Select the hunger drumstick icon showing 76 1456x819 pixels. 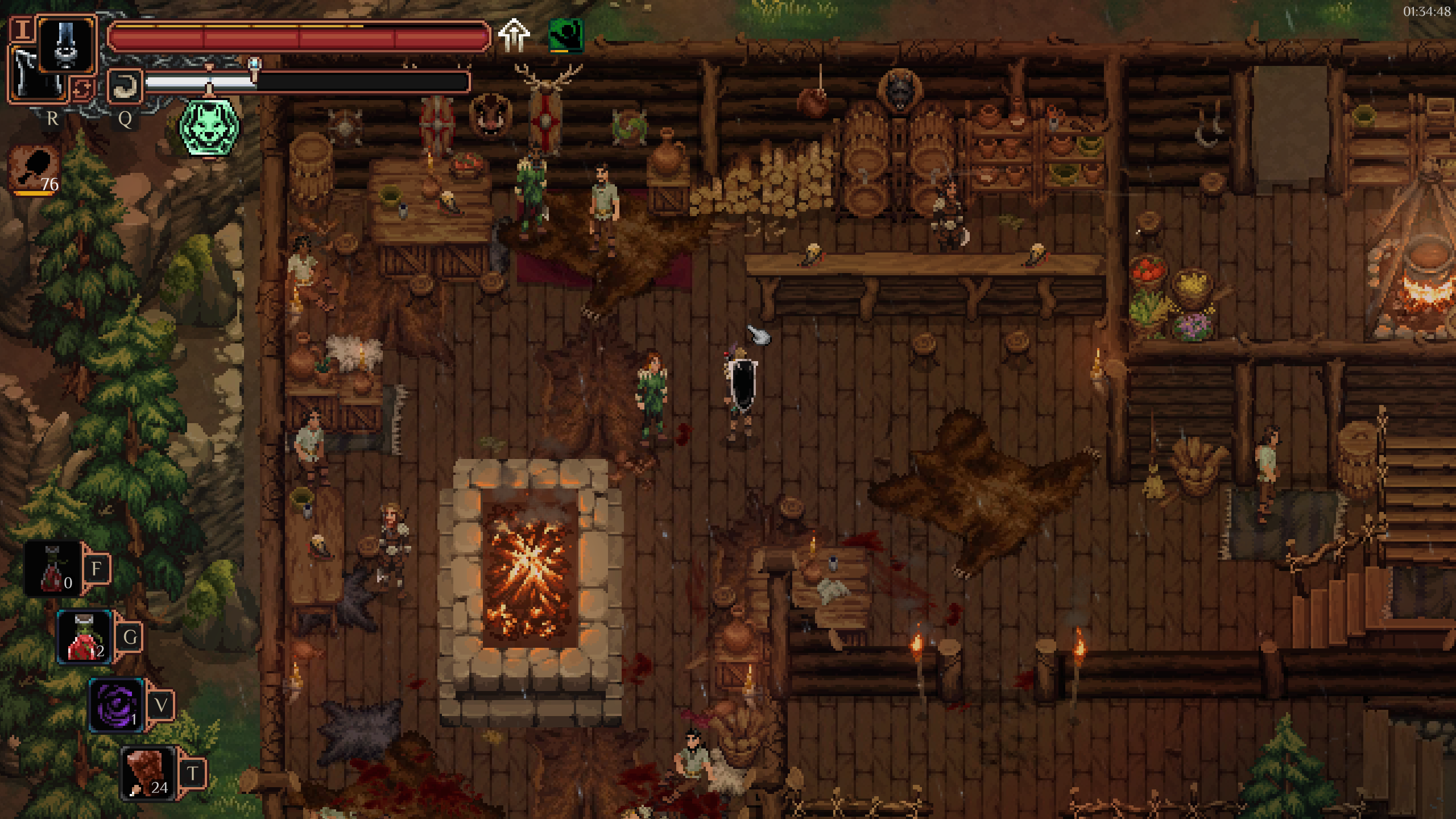[x=35, y=169]
